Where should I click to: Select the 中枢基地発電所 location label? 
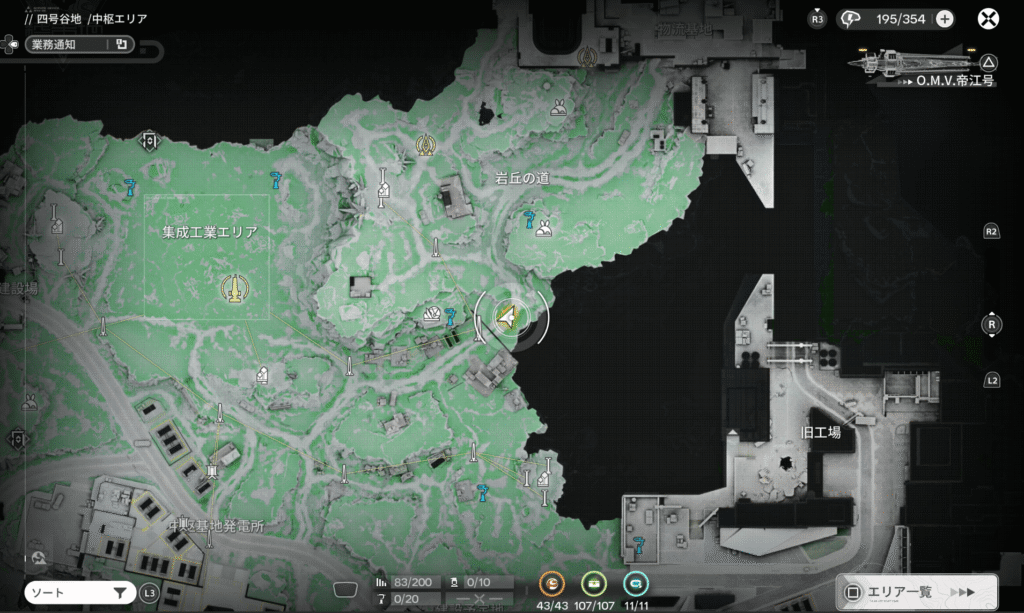click(216, 526)
